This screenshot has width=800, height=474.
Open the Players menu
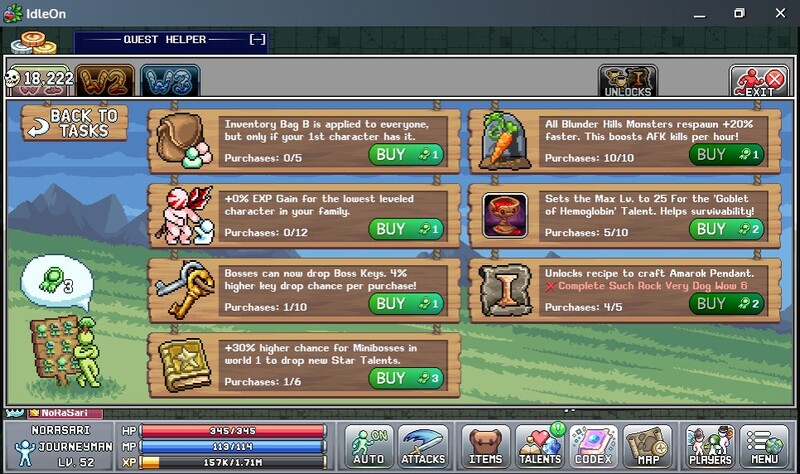(x=711, y=446)
